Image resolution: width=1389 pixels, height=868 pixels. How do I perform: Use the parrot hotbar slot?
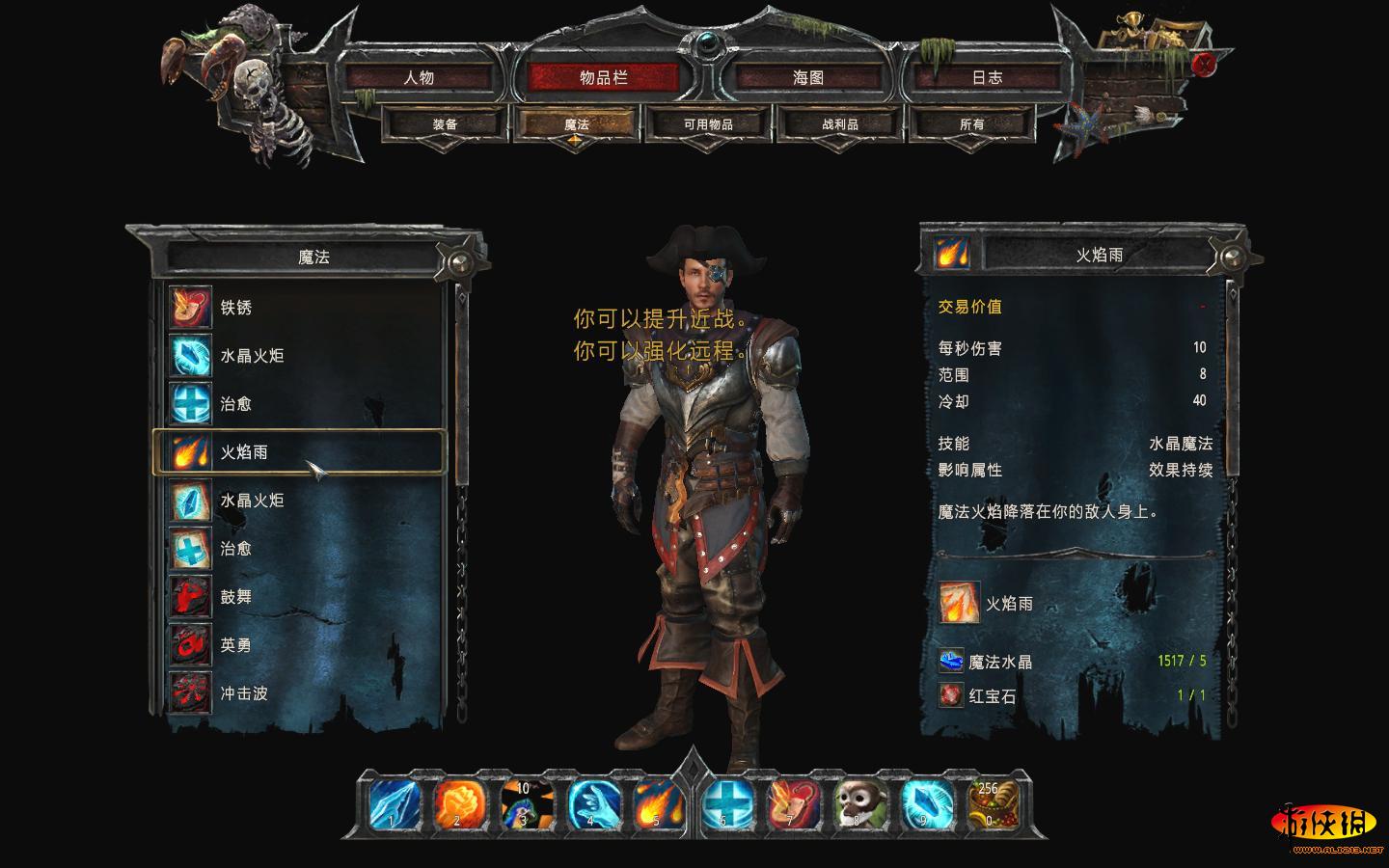pos(525,804)
